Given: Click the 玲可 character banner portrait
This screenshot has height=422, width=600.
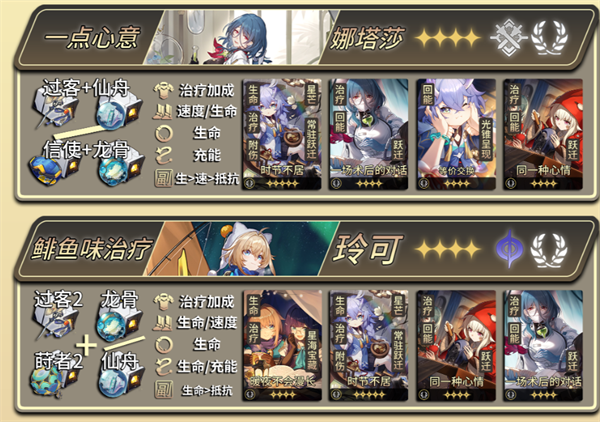Looking at the screenshot, I should pos(247,245).
